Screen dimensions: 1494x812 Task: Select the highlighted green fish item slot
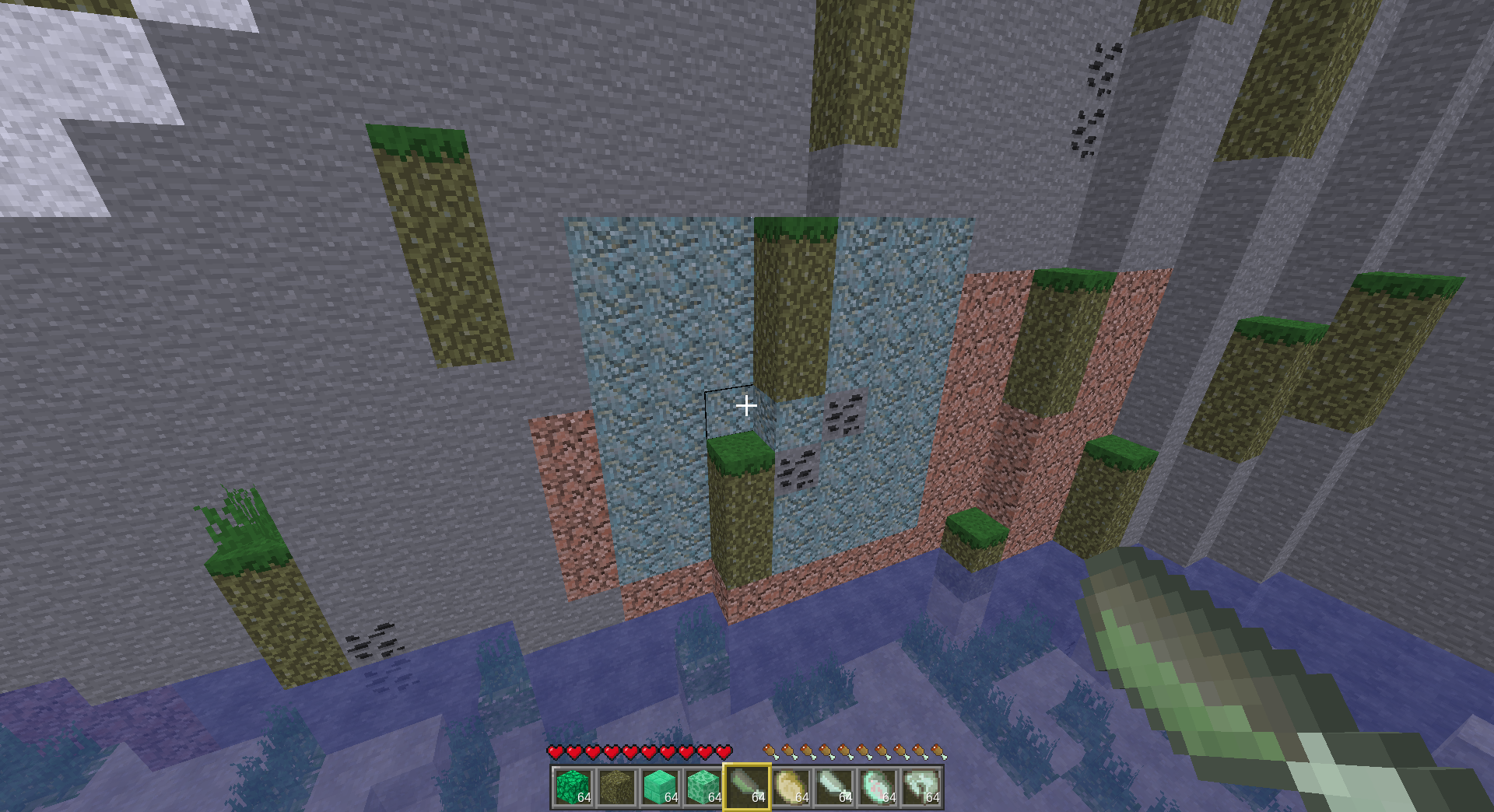click(747, 787)
